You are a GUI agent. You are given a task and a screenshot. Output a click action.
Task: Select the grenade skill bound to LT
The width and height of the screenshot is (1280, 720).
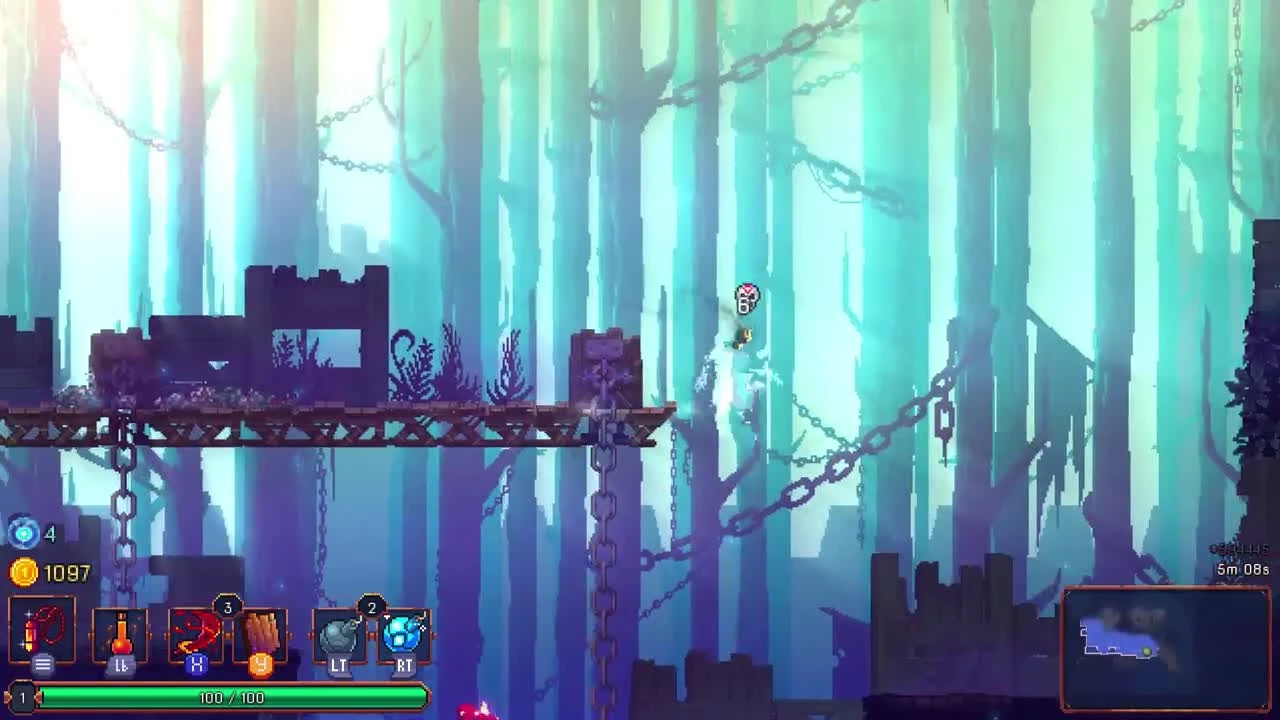[340, 632]
